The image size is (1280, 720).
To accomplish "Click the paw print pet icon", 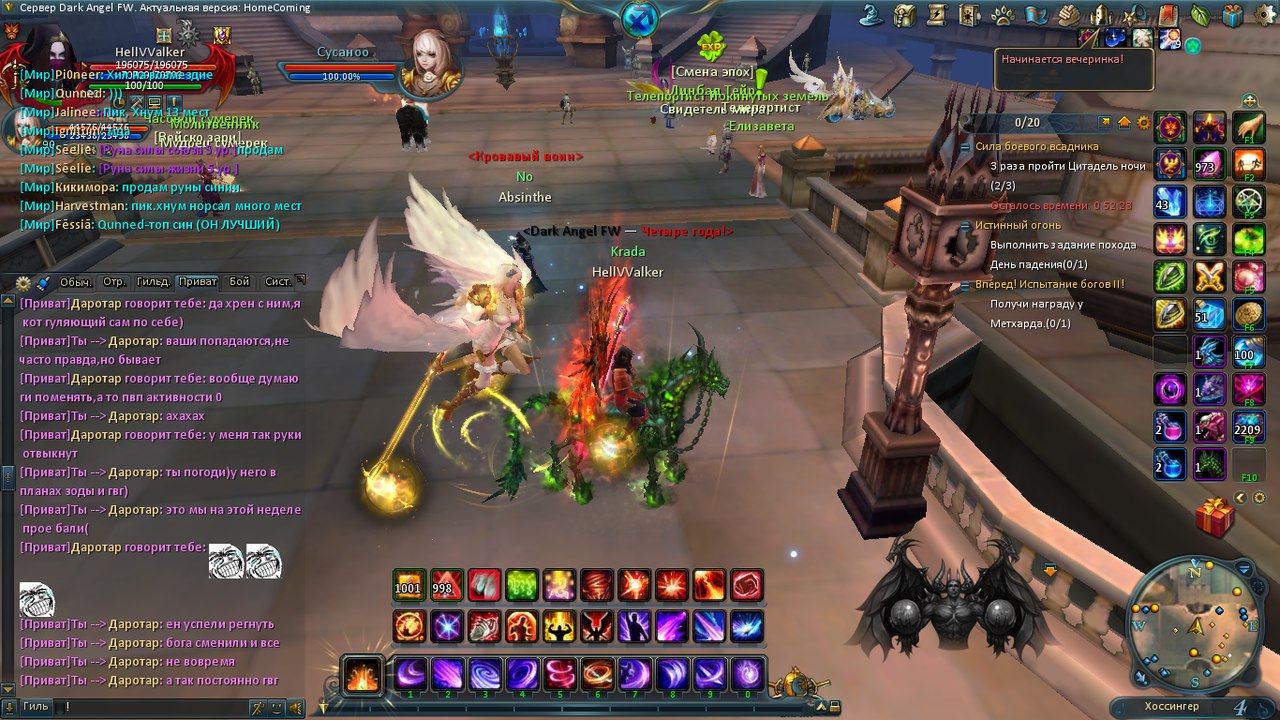I will click(1003, 15).
